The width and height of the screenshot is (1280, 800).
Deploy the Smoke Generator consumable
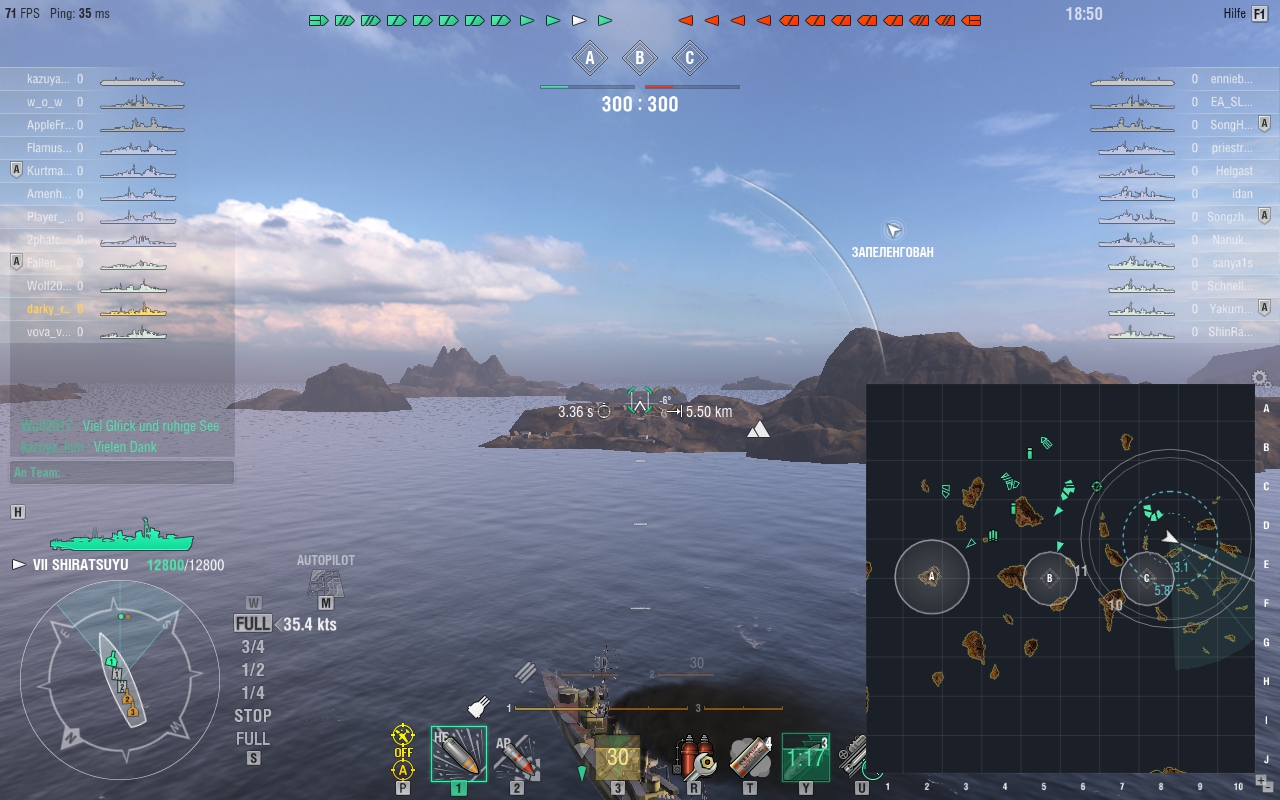[750, 757]
